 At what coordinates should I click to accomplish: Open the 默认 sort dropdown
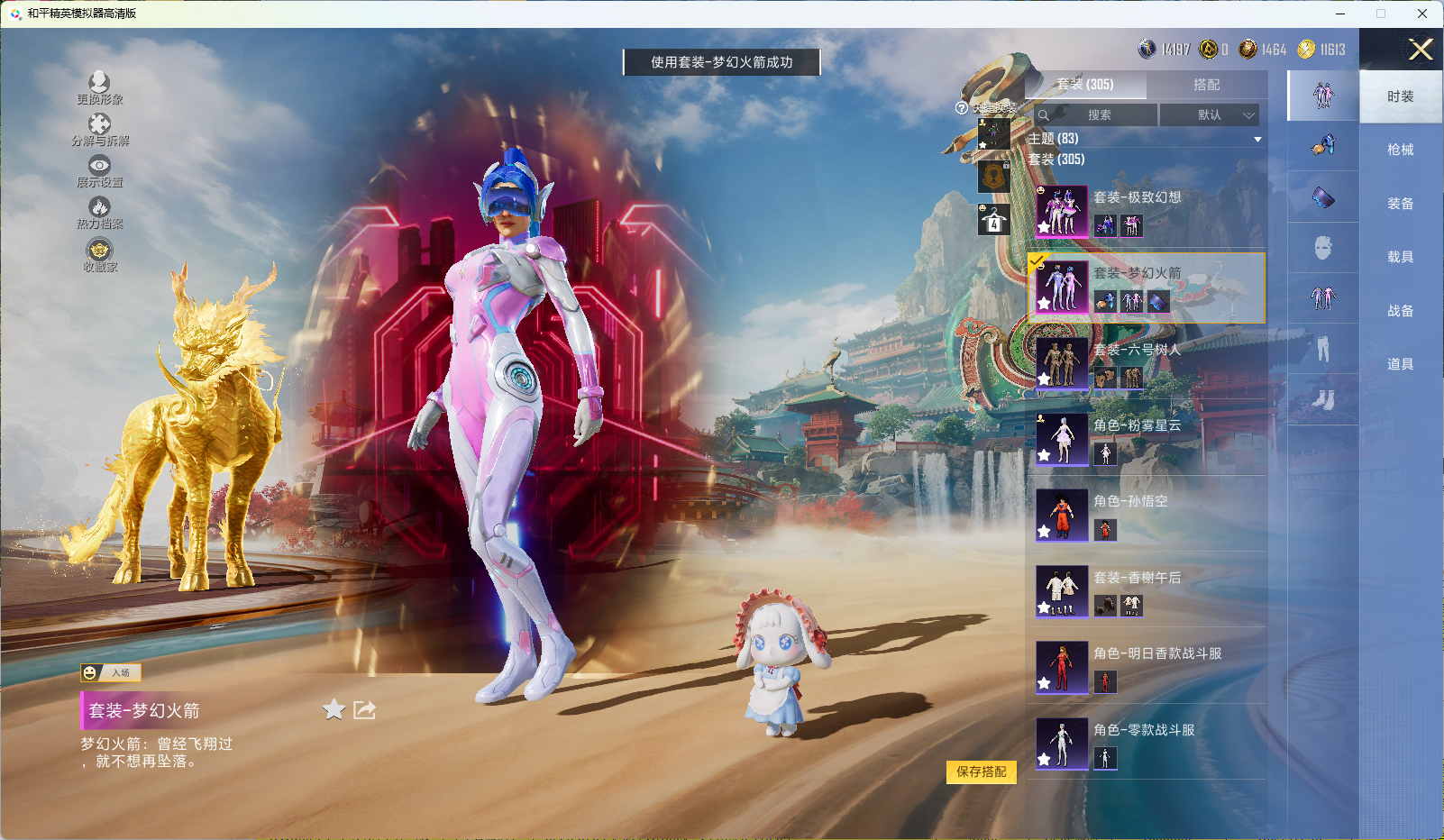pos(1209,115)
